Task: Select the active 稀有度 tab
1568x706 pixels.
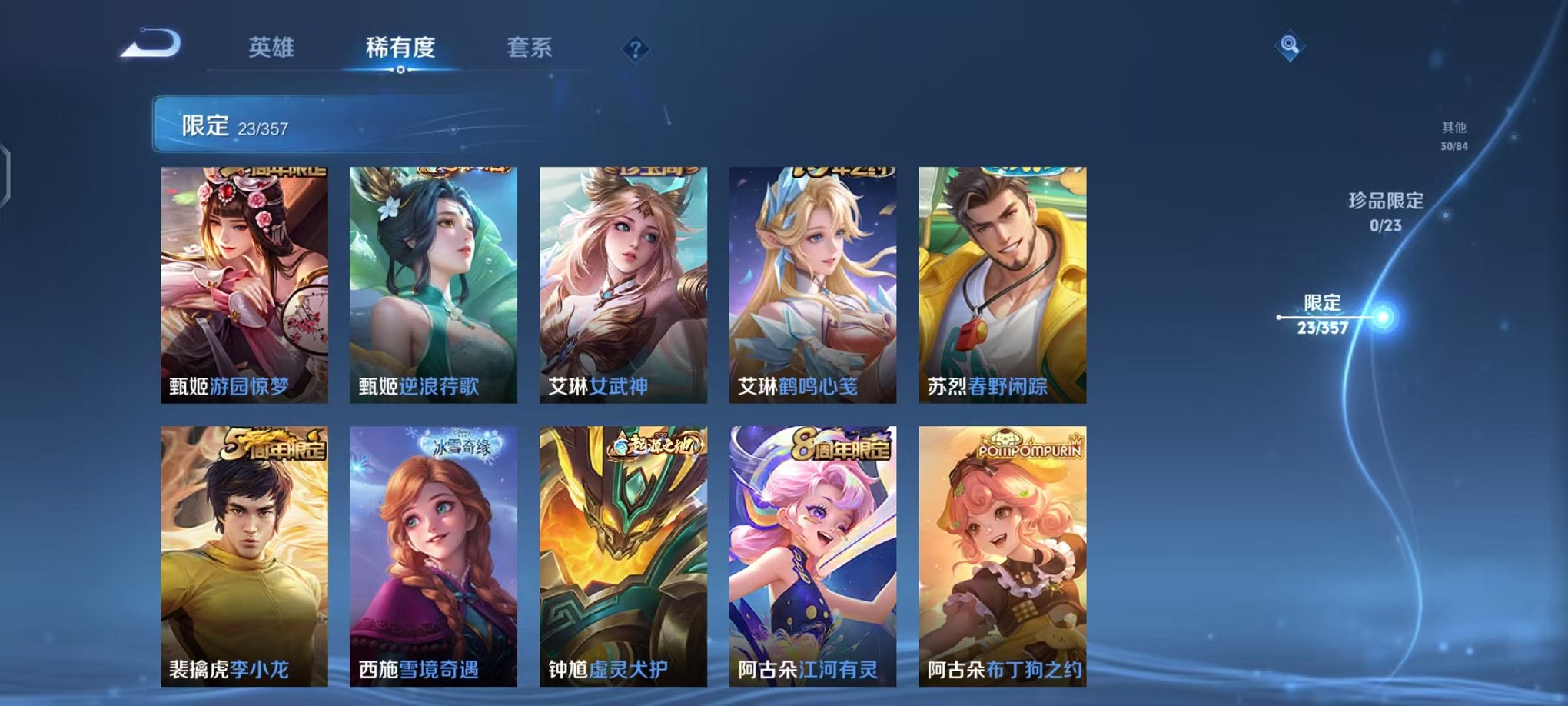Action: click(400, 48)
